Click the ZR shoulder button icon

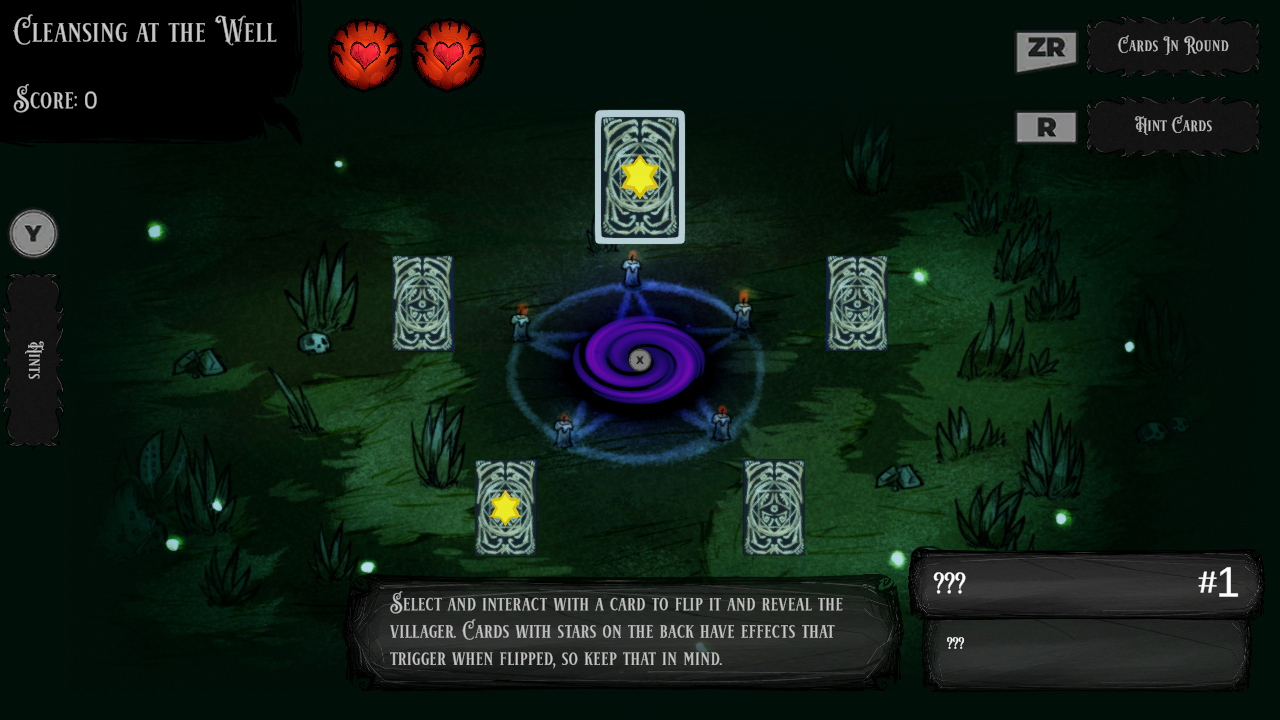(x=1045, y=49)
